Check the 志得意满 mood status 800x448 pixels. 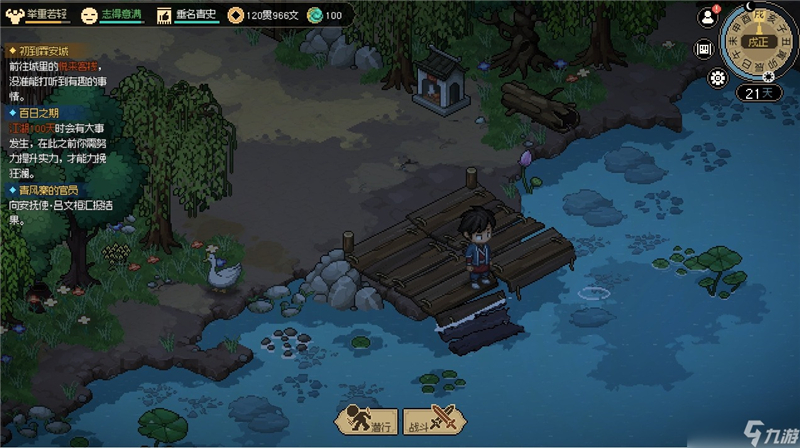(89, 15)
